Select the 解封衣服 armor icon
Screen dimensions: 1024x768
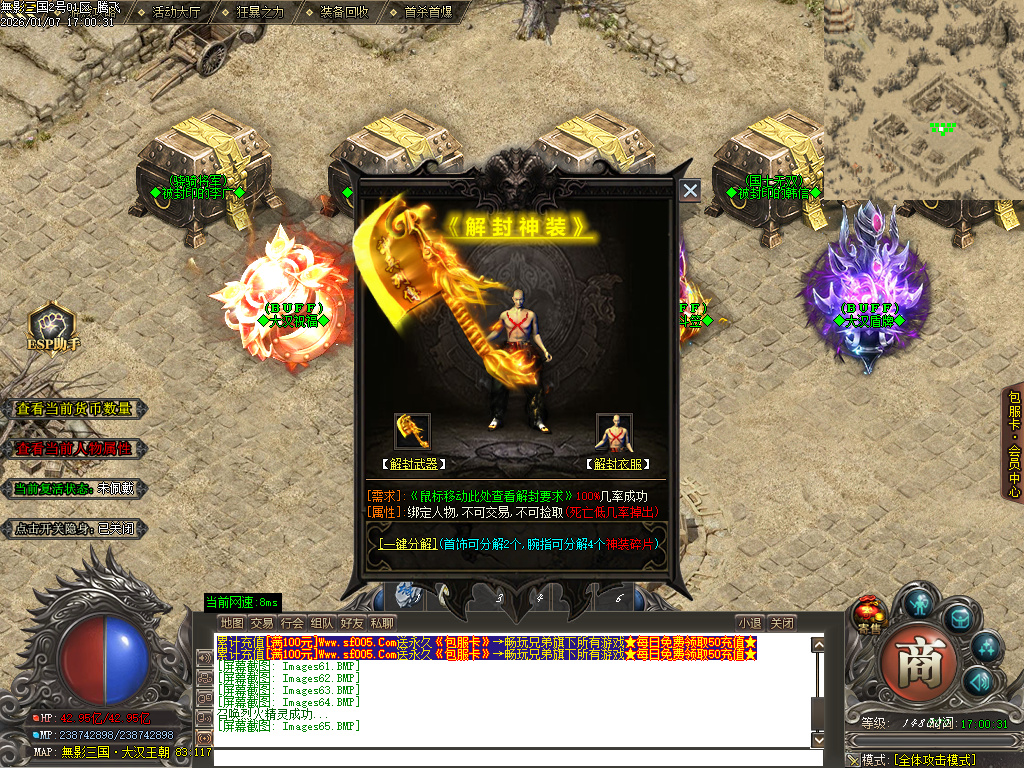click(x=614, y=431)
